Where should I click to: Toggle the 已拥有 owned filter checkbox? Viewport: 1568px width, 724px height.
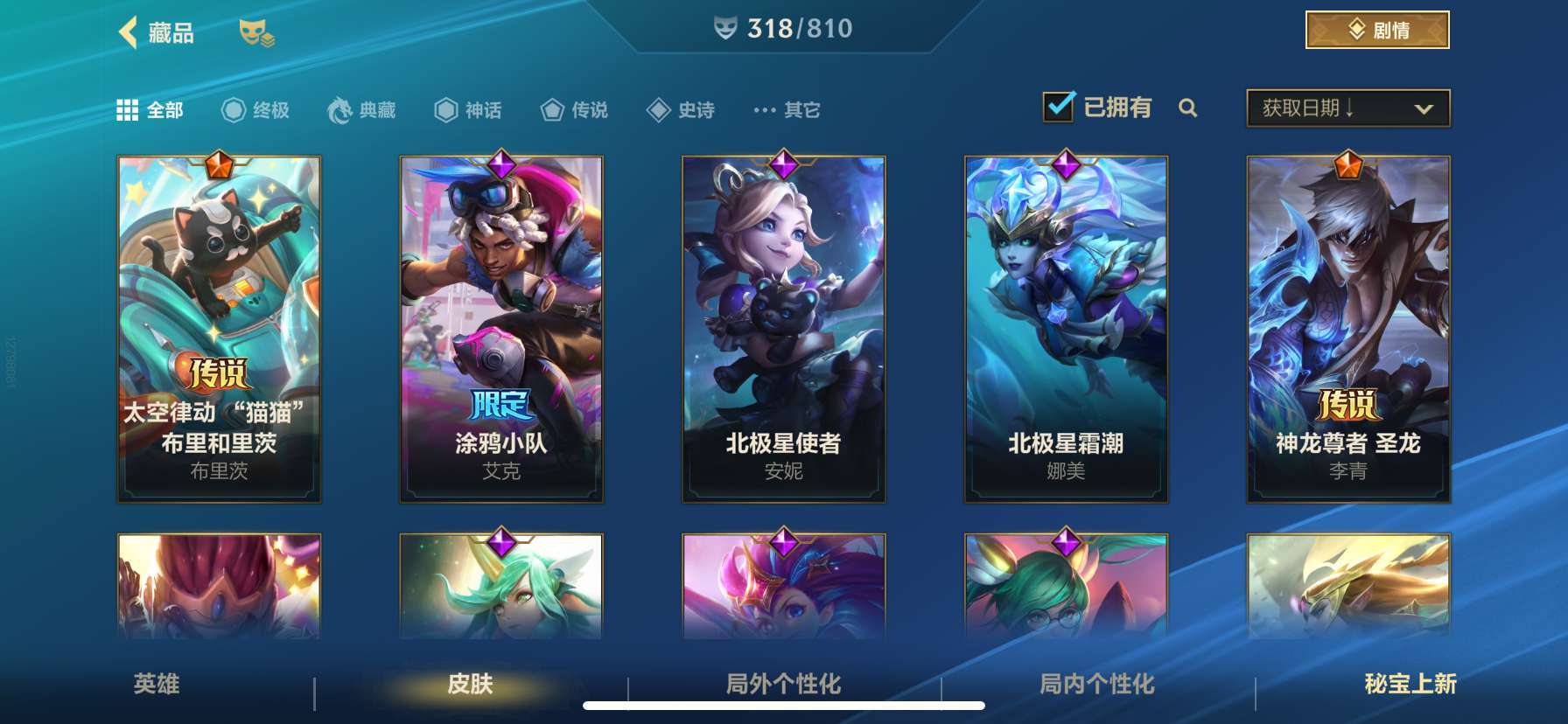pyautogui.click(x=1060, y=105)
